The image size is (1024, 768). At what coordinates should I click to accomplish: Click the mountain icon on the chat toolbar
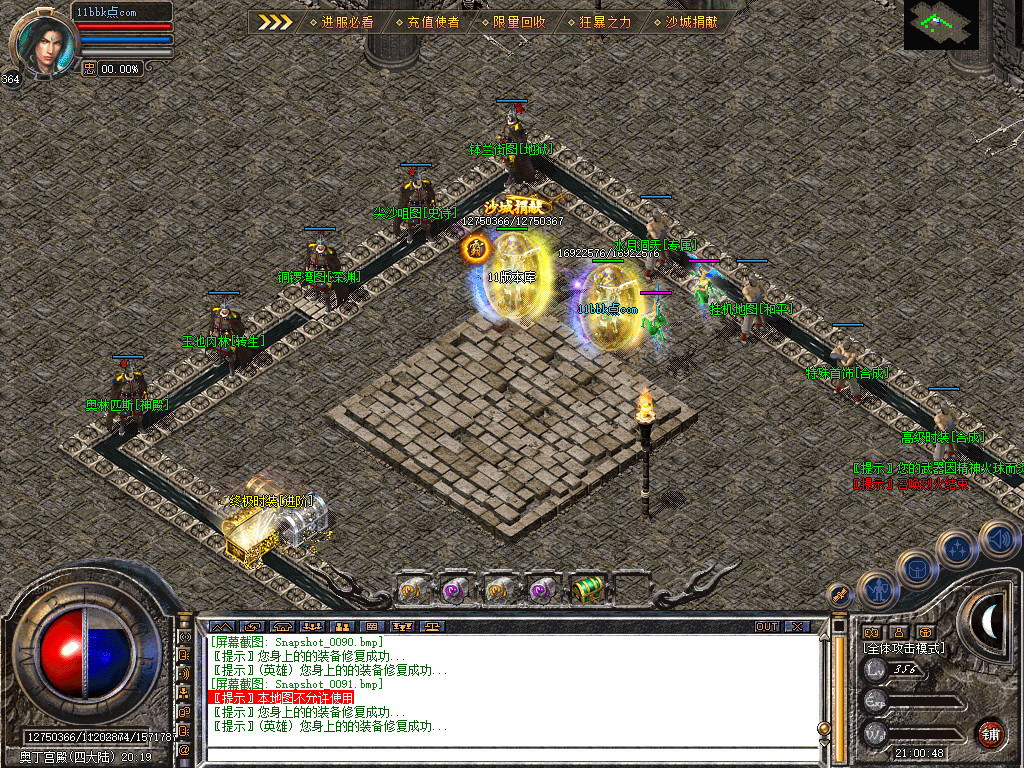[219, 627]
